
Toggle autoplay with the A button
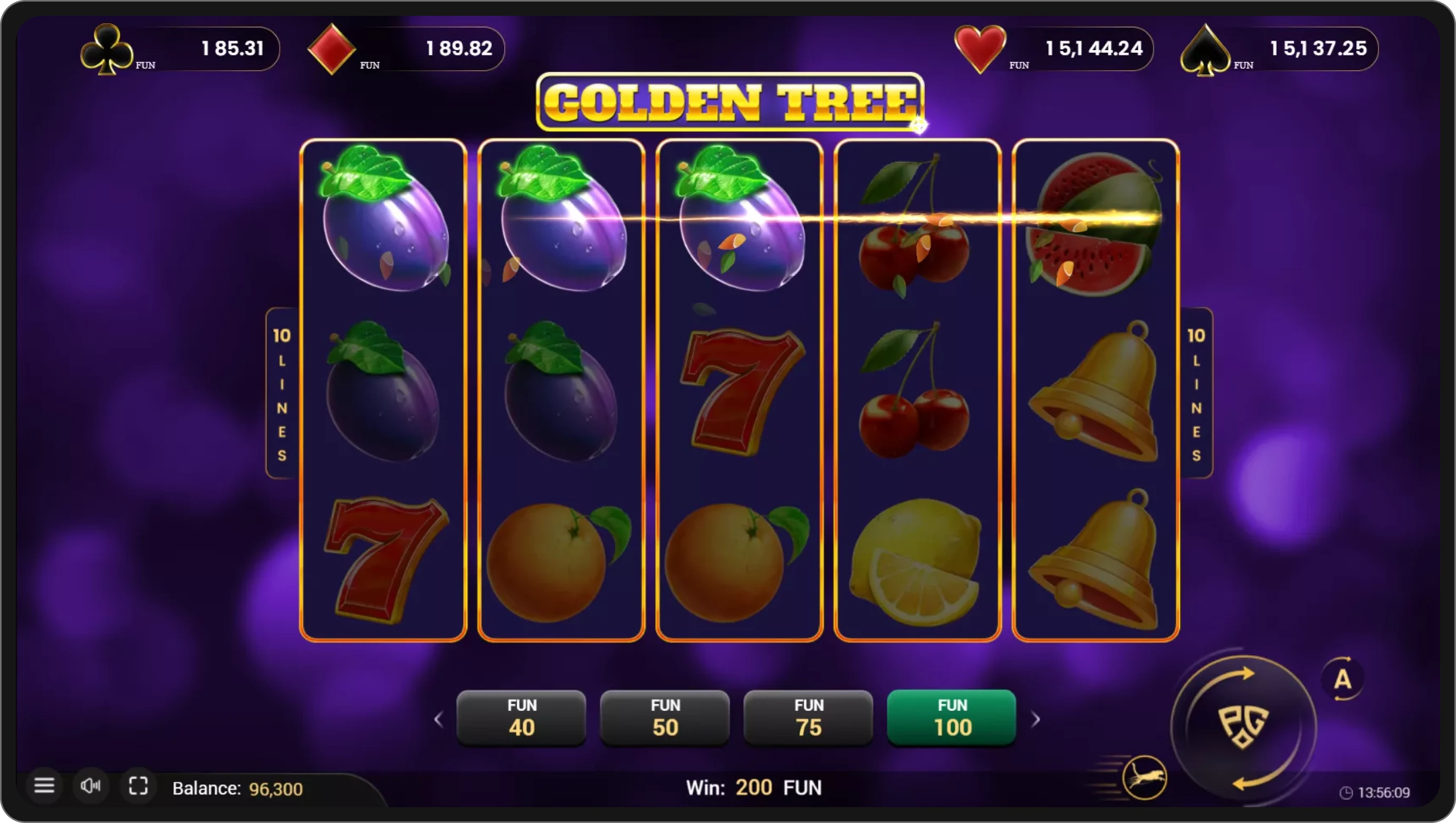click(1344, 679)
